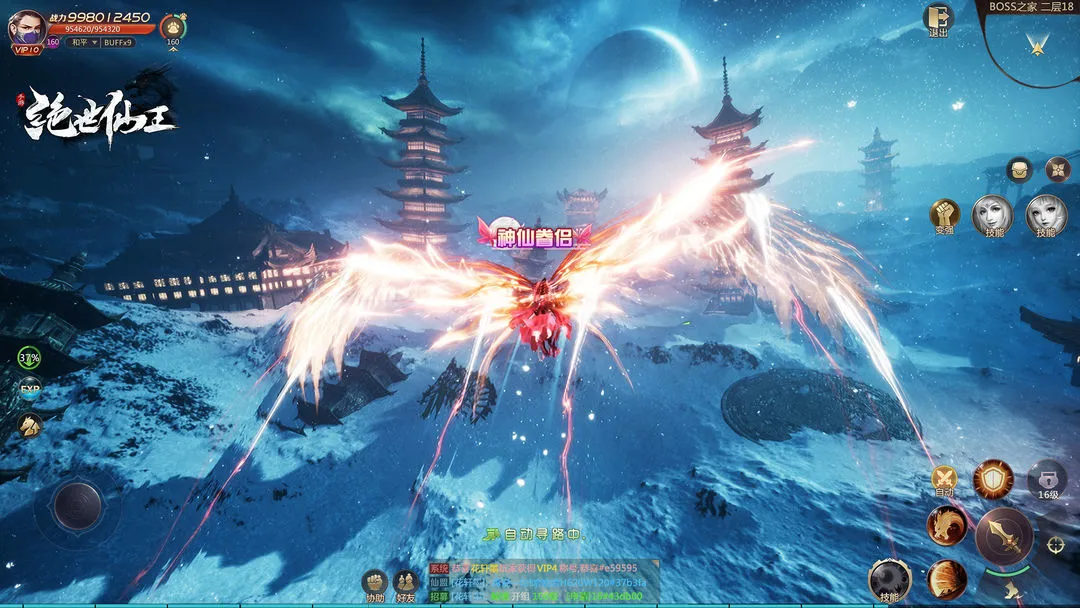Open the backpack bag icon
The height and width of the screenshot is (608, 1080).
1019,169
